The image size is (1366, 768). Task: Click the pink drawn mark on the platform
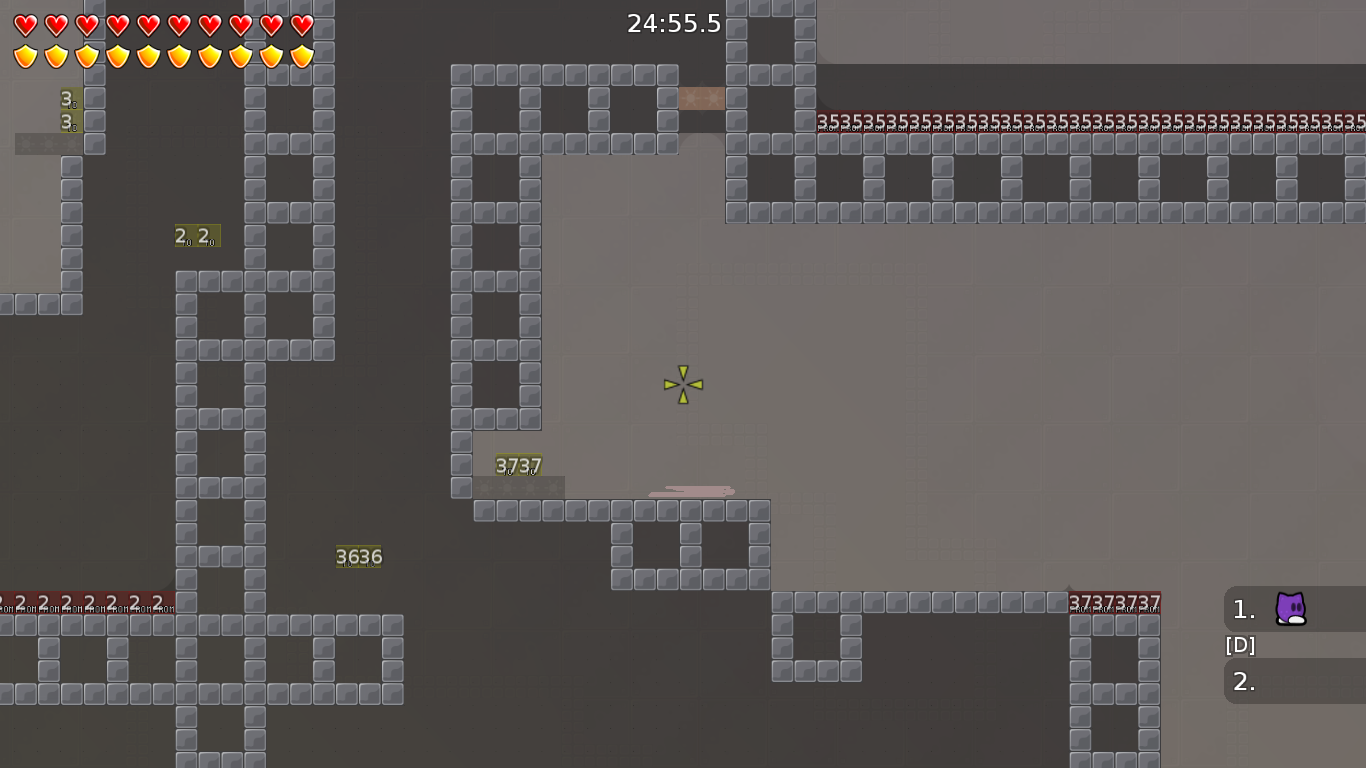692,490
